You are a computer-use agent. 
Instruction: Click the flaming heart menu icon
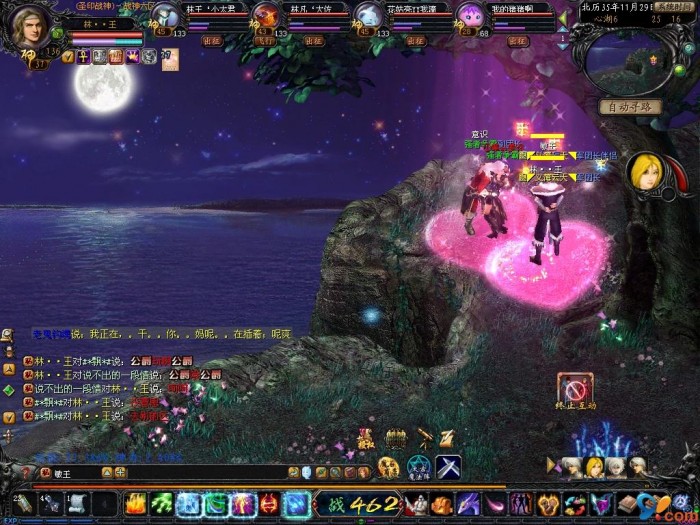point(548,503)
